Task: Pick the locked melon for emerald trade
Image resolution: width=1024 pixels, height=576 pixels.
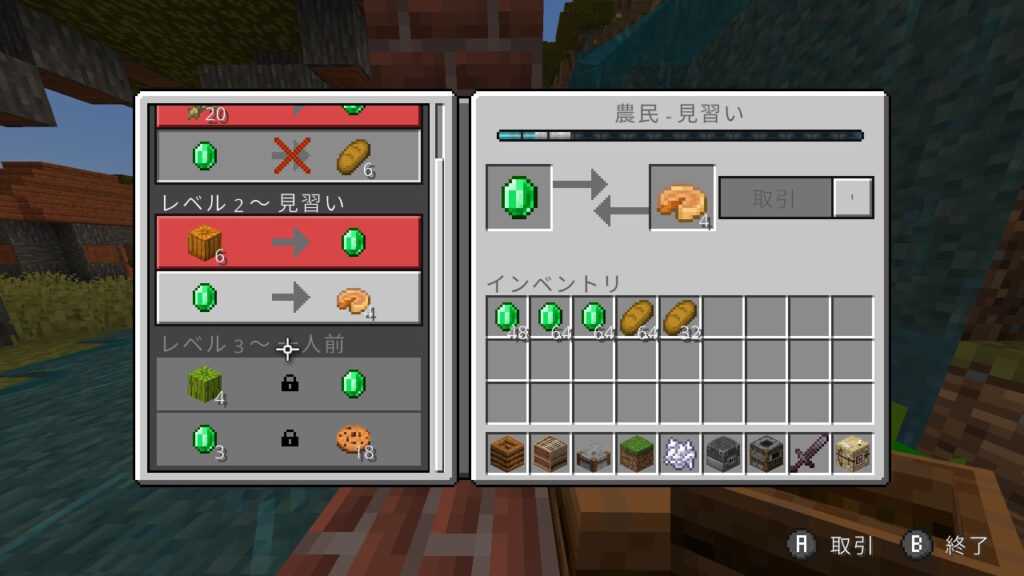Action: [x=288, y=384]
